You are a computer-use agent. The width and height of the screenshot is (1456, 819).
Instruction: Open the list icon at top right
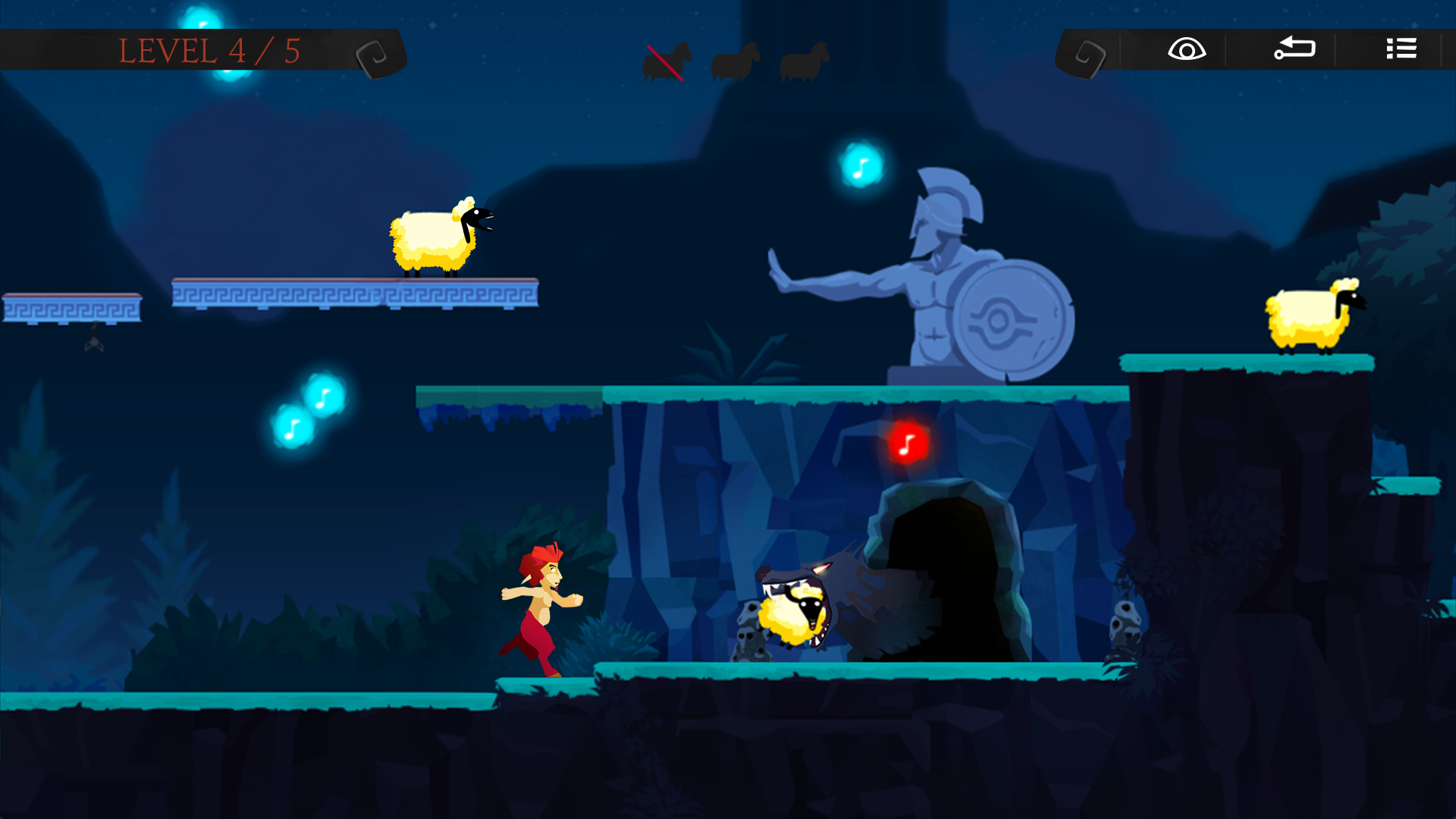tap(1401, 49)
